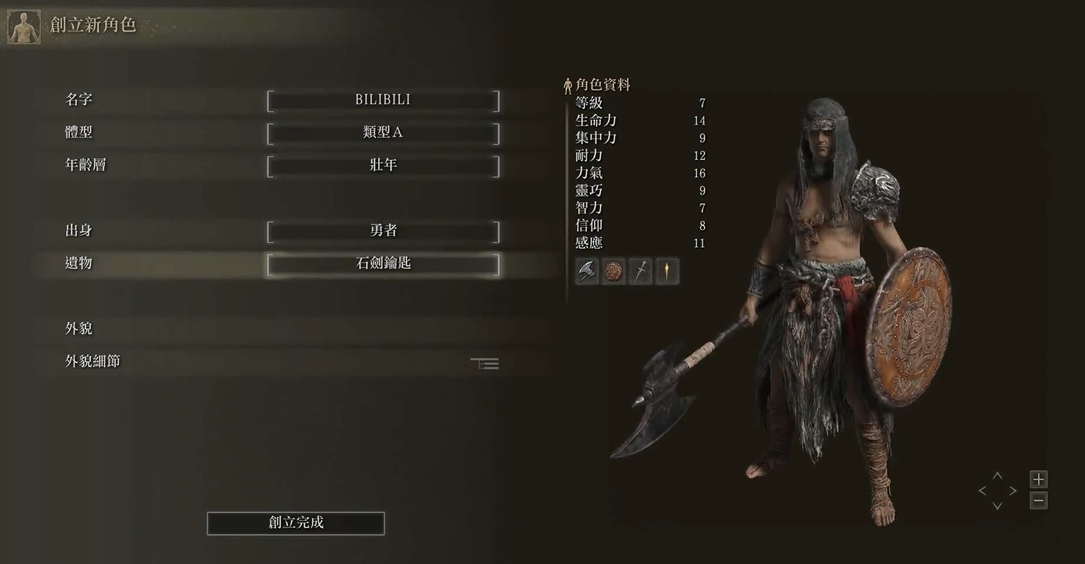The image size is (1085, 564).
Task: Change the body type 類型A option
Action: point(383,133)
